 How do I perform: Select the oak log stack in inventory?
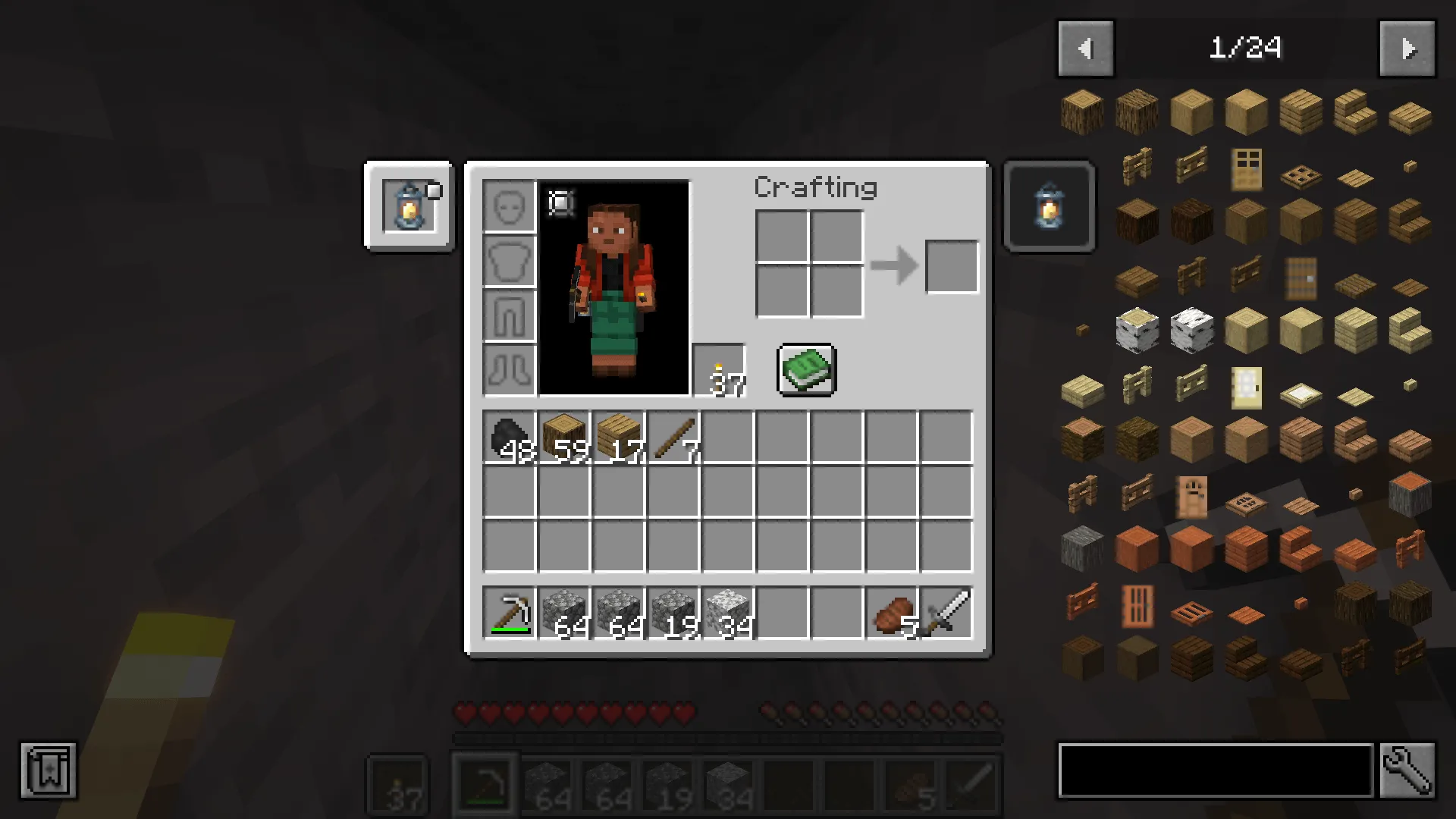point(564,436)
